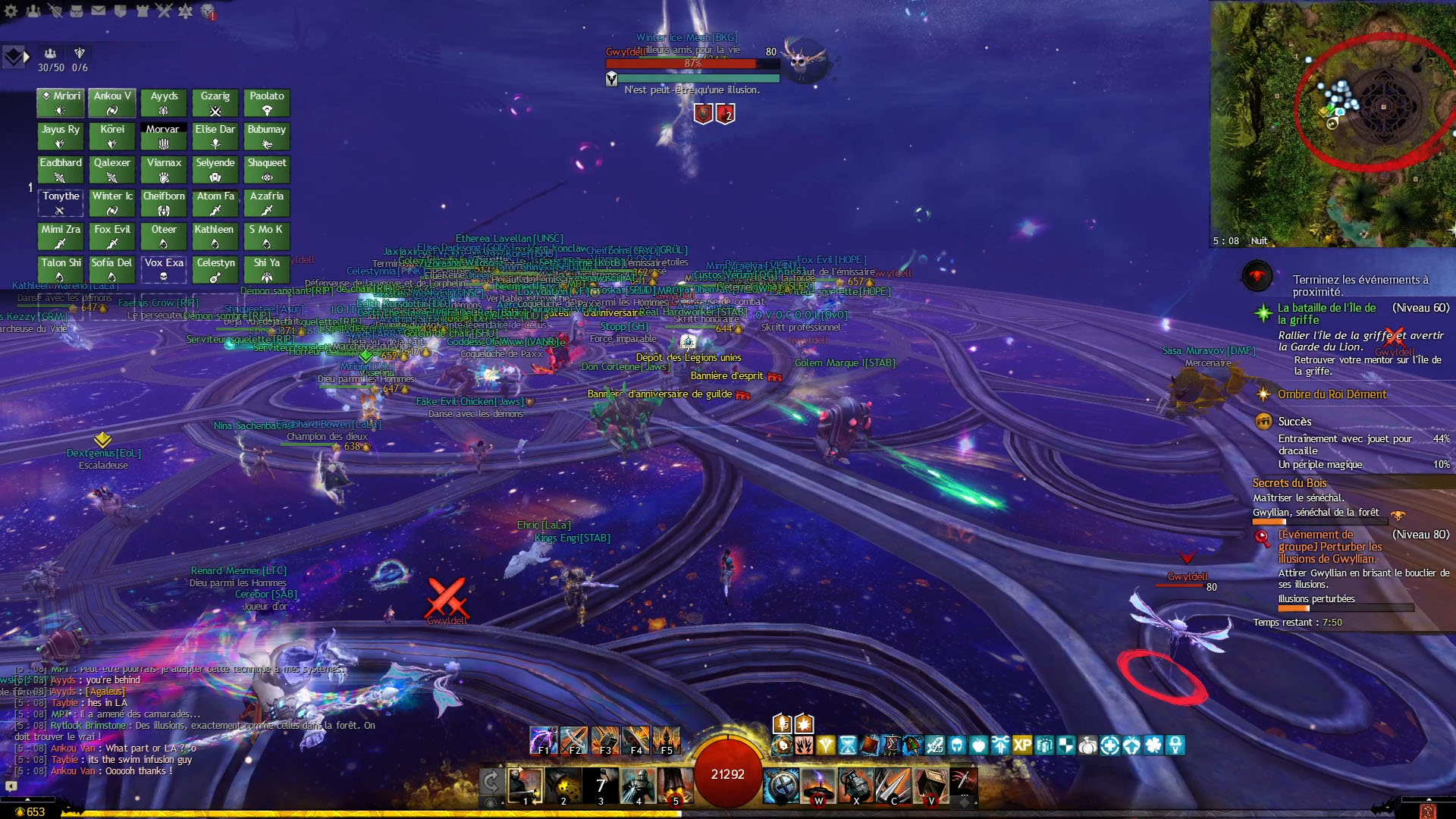The width and height of the screenshot is (1456, 819).
Task: Activate the F5 toolbelt skill
Action: point(667,740)
